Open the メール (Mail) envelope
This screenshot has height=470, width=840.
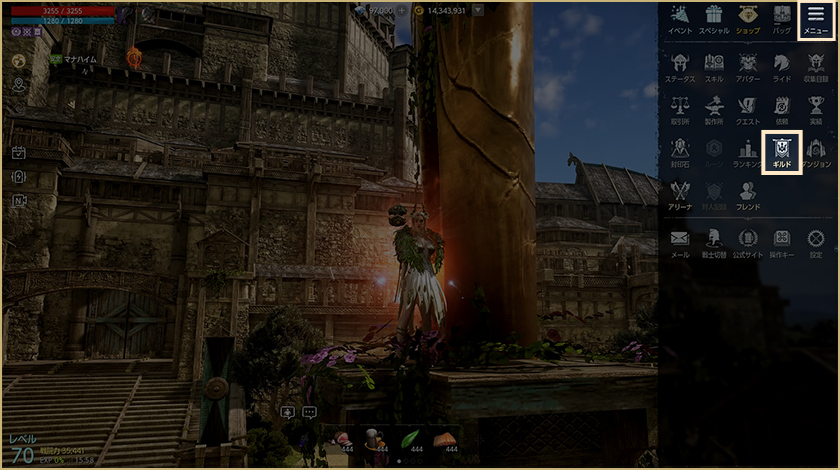tap(680, 241)
